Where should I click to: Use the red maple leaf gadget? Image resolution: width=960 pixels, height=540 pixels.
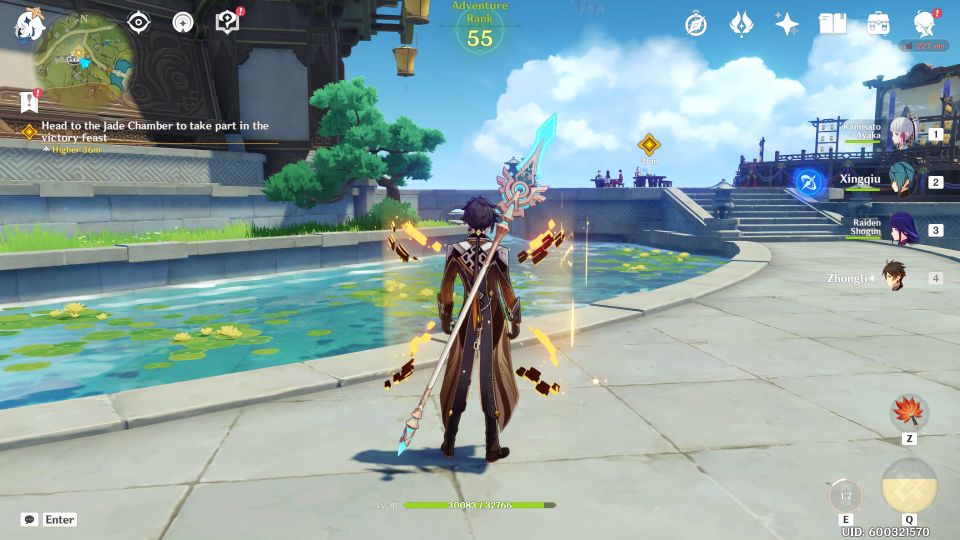coord(909,413)
